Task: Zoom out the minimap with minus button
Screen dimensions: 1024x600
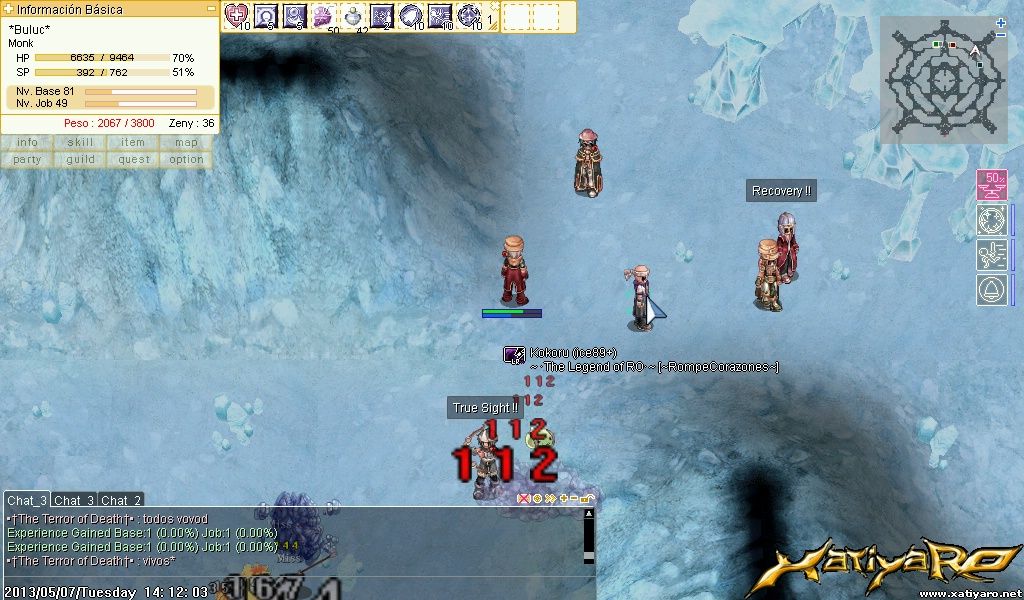Action: tap(1001, 35)
